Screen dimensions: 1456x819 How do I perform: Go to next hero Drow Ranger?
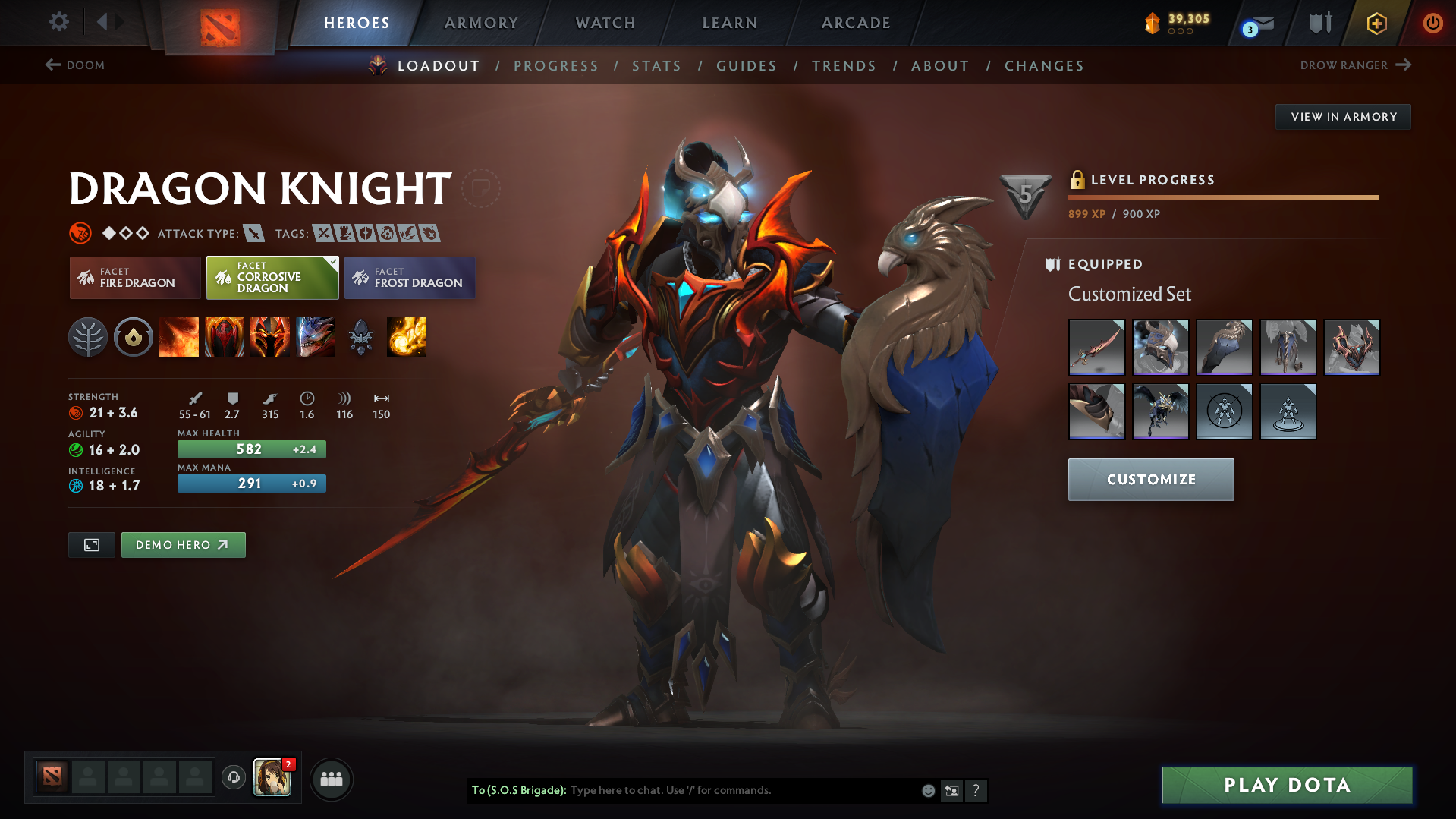[x=1355, y=65]
